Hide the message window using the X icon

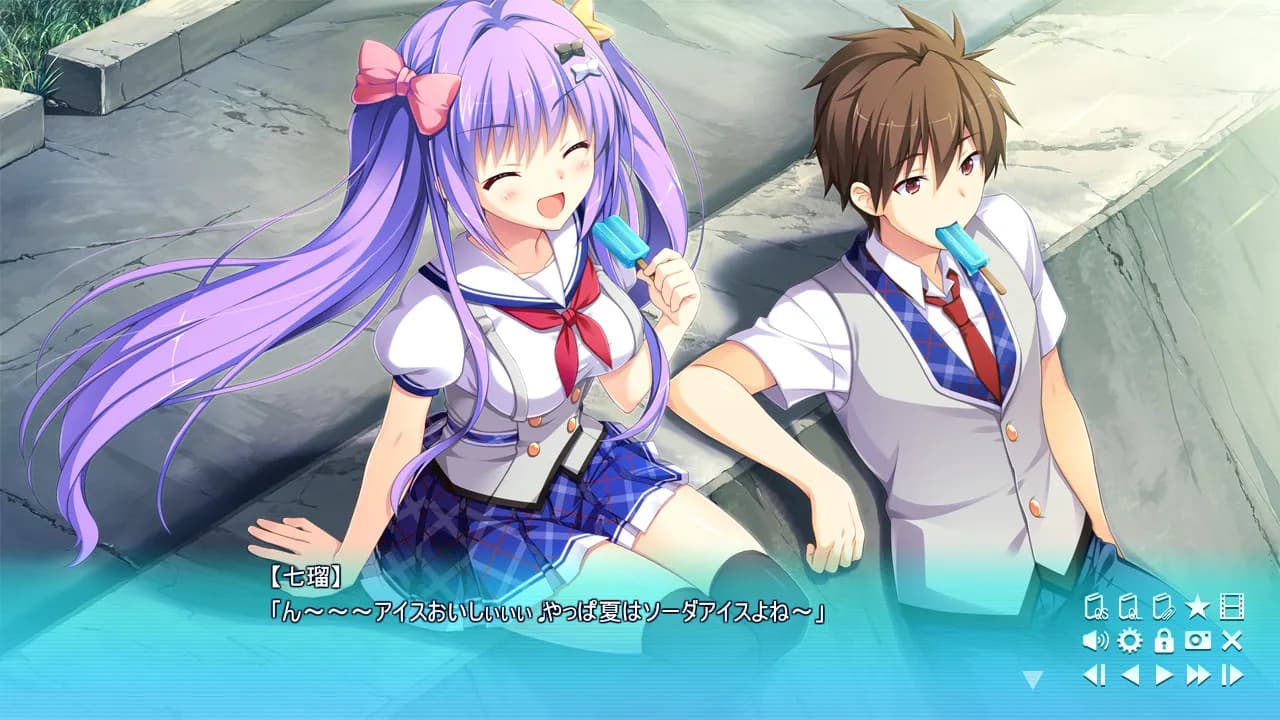pyautogui.click(x=1232, y=640)
